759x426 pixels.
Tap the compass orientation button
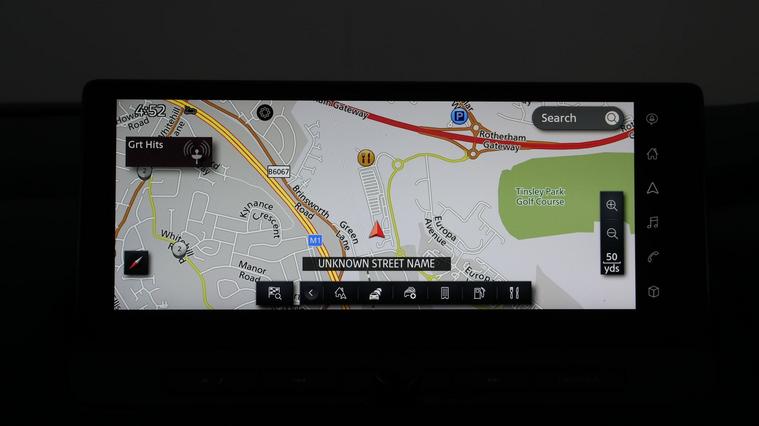[x=137, y=263]
